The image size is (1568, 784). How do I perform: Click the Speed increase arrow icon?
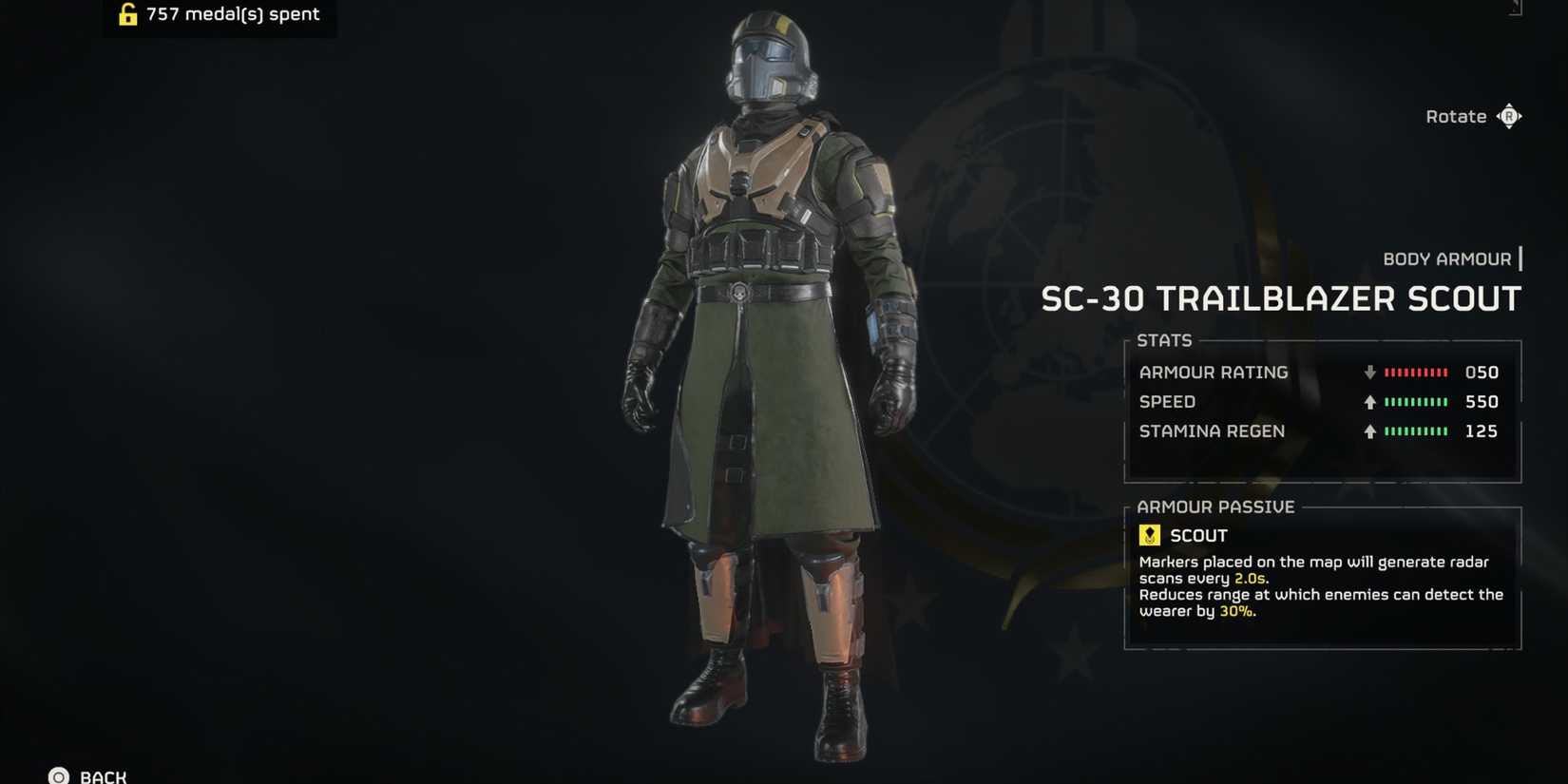[1369, 402]
